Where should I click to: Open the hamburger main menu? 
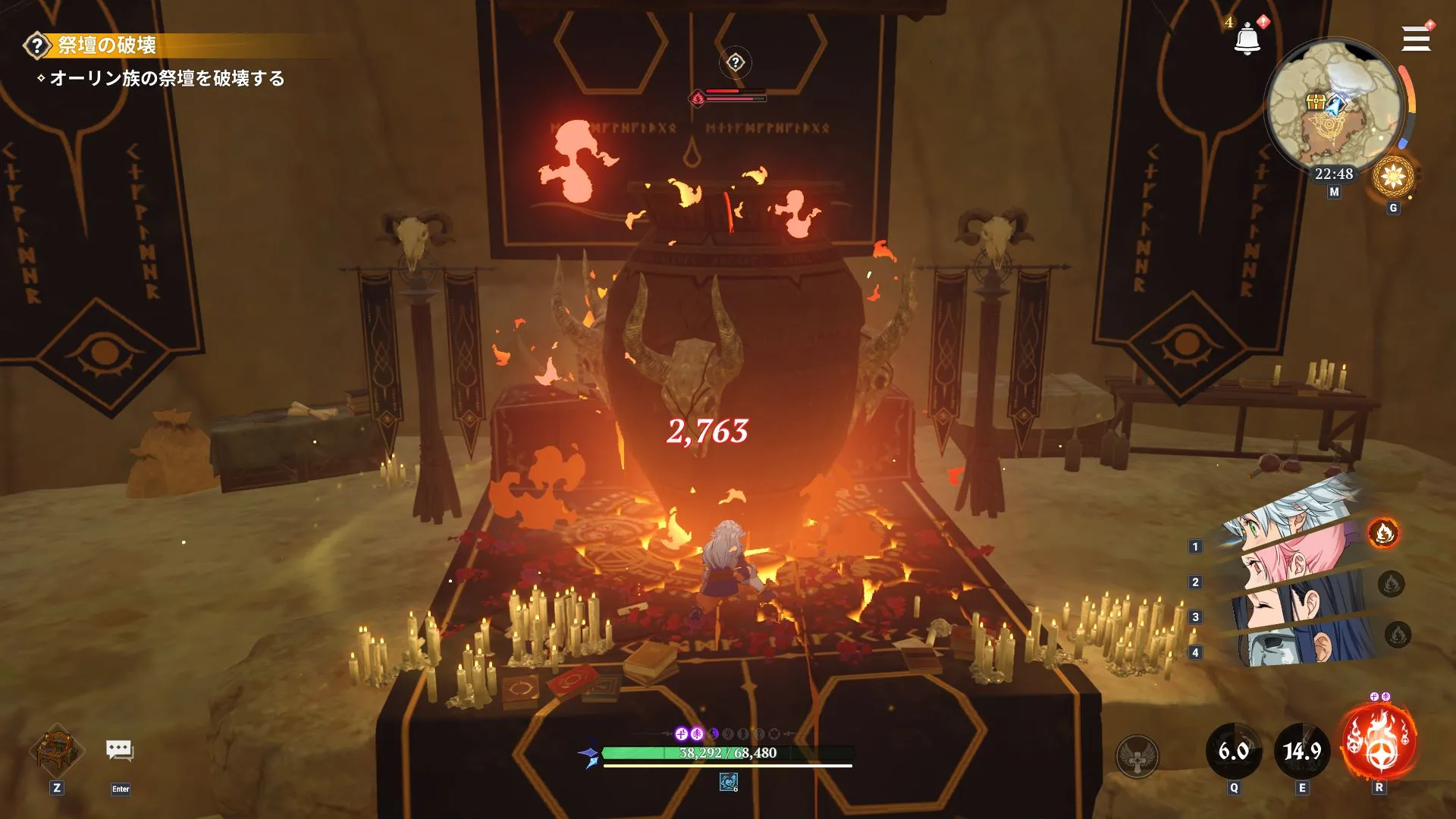pyautogui.click(x=1415, y=39)
